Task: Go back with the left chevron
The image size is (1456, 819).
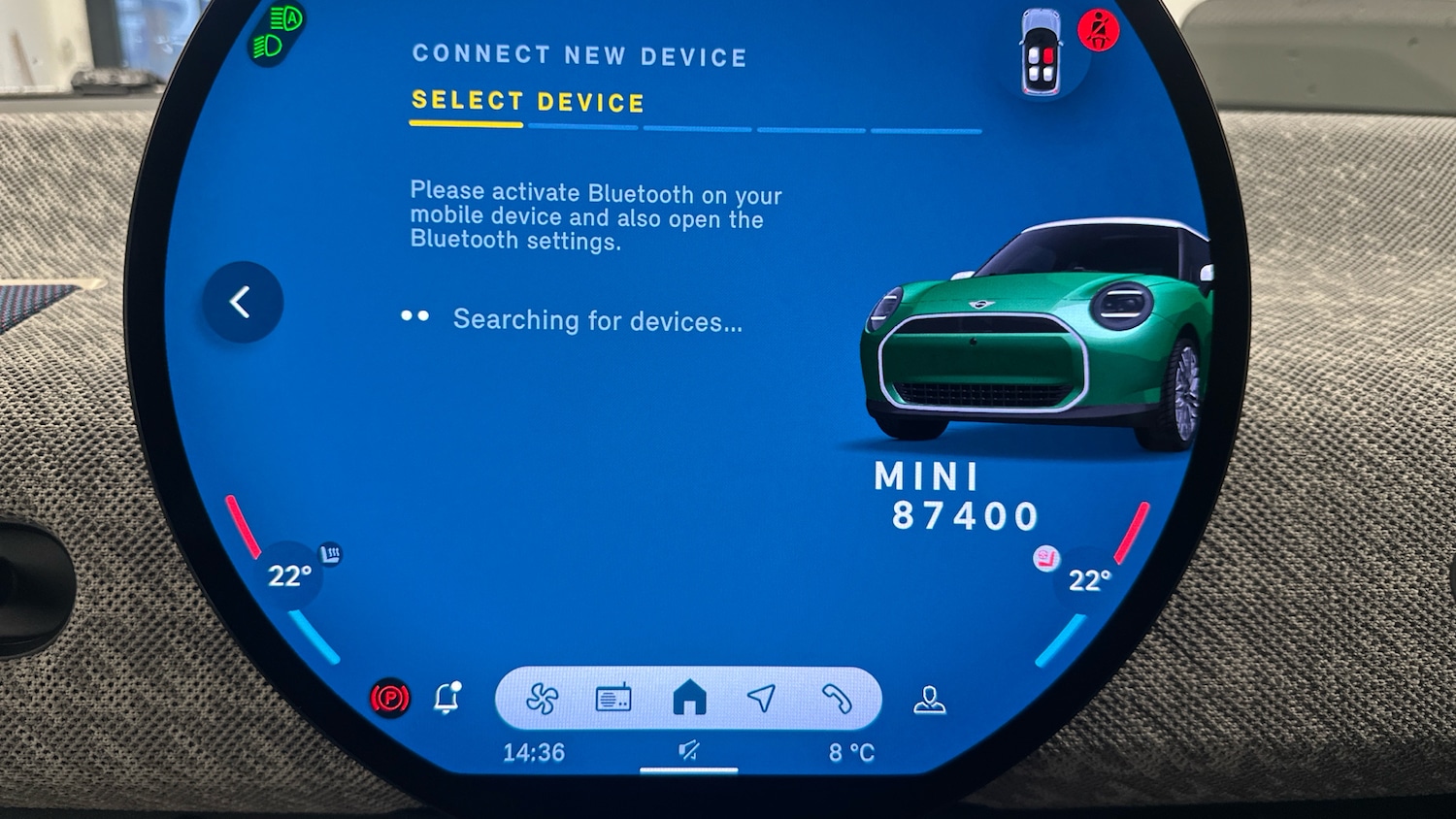Action: (x=242, y=302)
